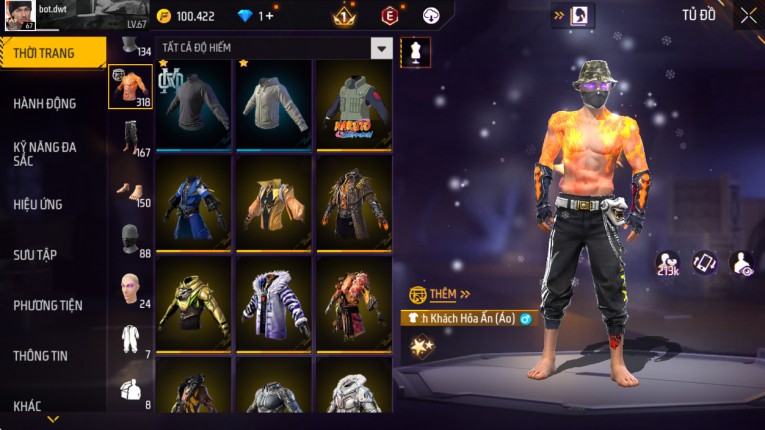This screenshot has width=765, height=430.
Task: Pick the Naruto green vest outfit
Action: [354, 105]
